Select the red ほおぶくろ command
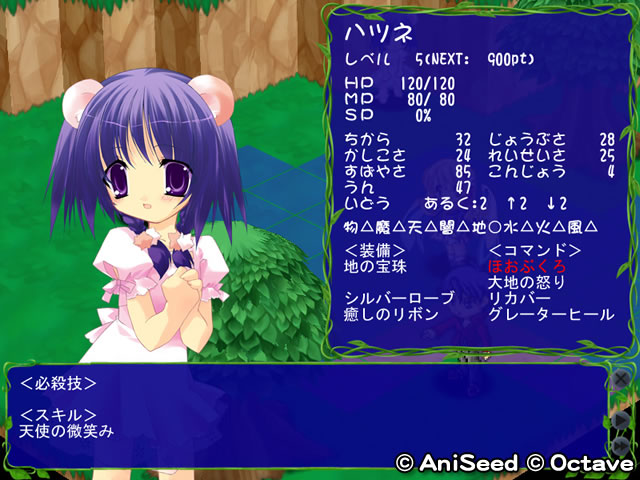The height and width of the screenshot is (480, 640). pyautogui.click(x=527, y=266)
